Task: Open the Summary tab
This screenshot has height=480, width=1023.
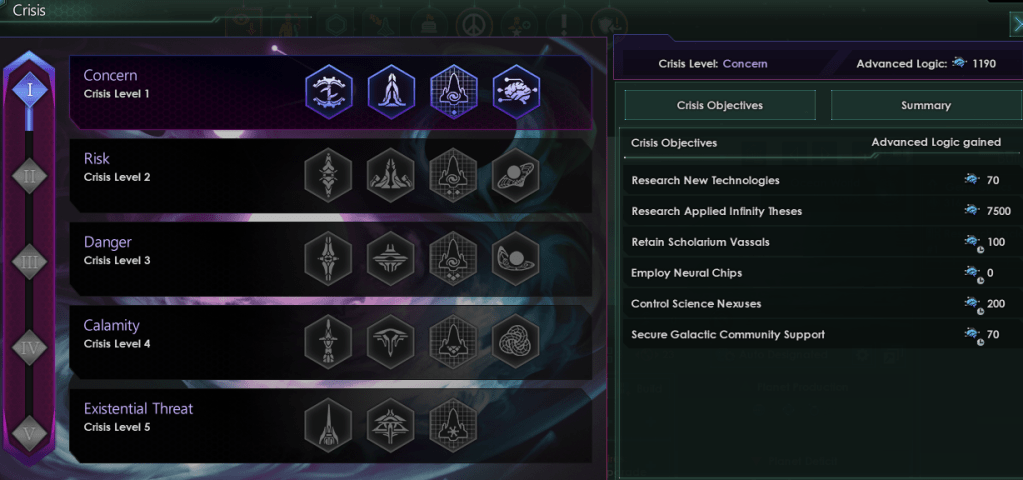Action: [925, 105]
